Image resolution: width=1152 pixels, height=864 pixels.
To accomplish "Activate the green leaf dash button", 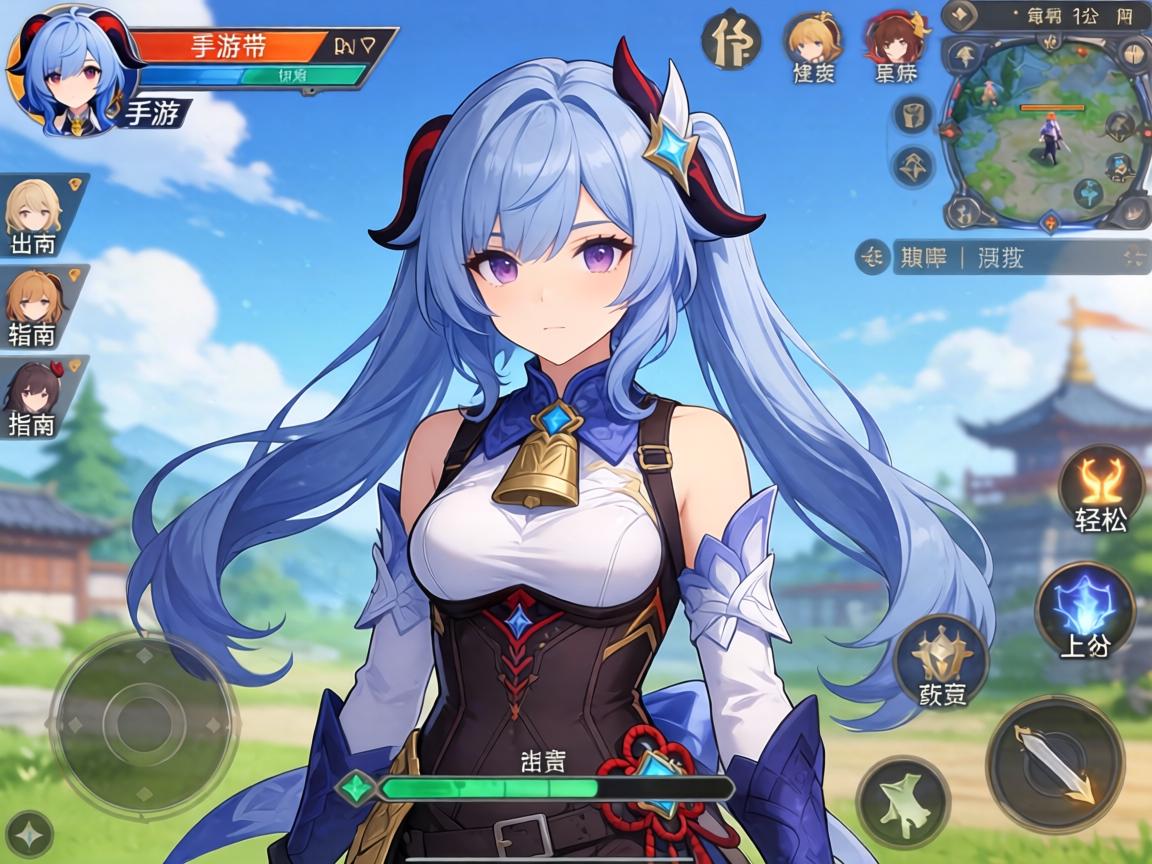I will (903, 805).
